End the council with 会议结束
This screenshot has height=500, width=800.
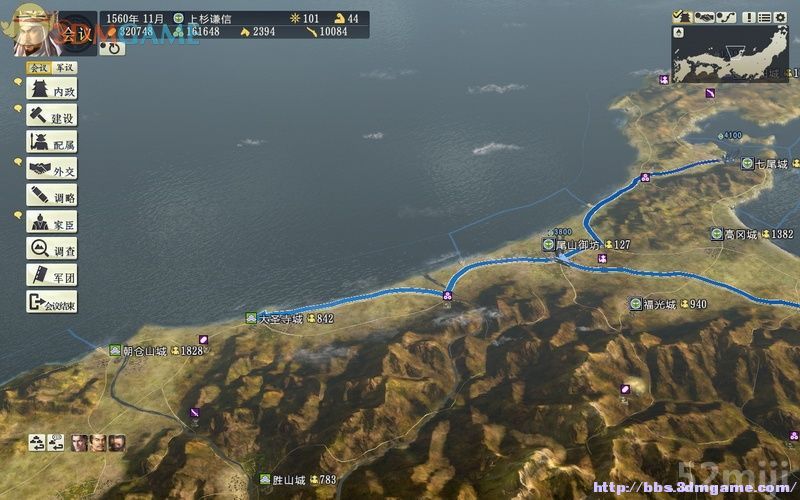tap(51, 302)
